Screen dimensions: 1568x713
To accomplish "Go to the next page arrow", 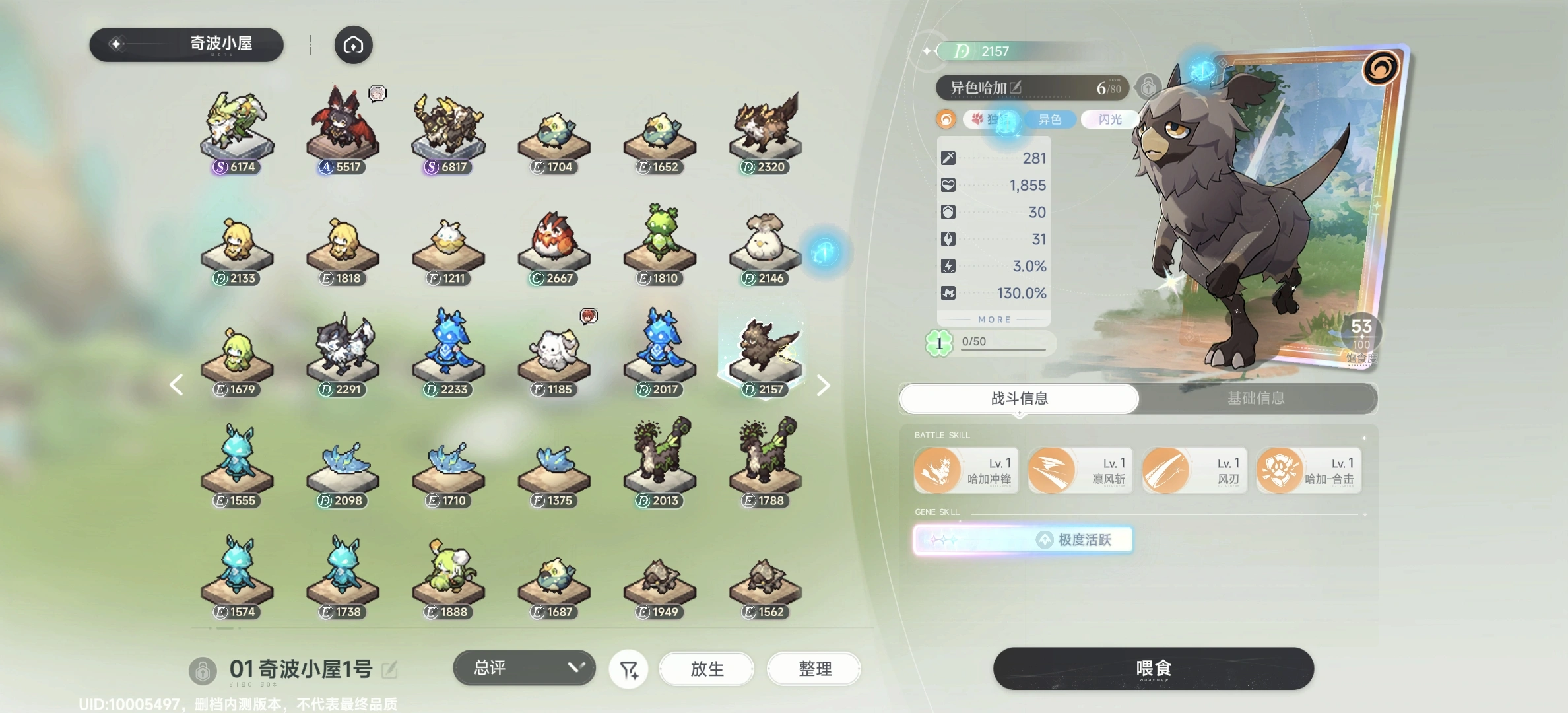I will 823,386.
